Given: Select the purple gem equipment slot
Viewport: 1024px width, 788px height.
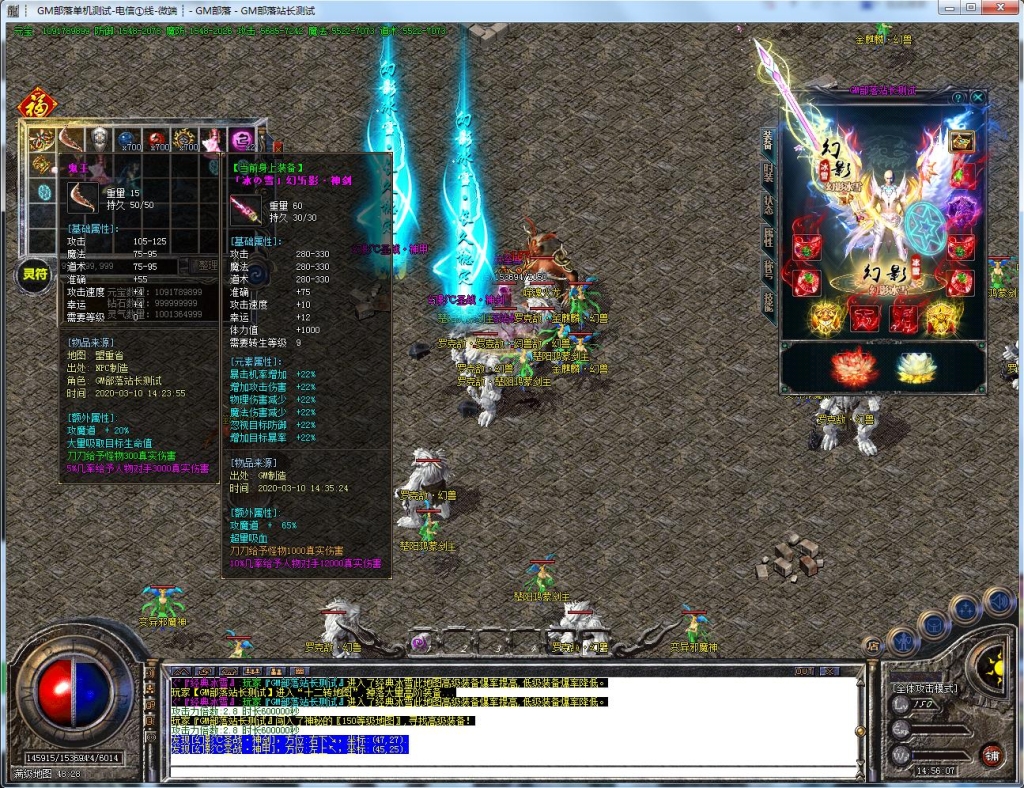Looking at the screenshot, I should pos(961,209).
